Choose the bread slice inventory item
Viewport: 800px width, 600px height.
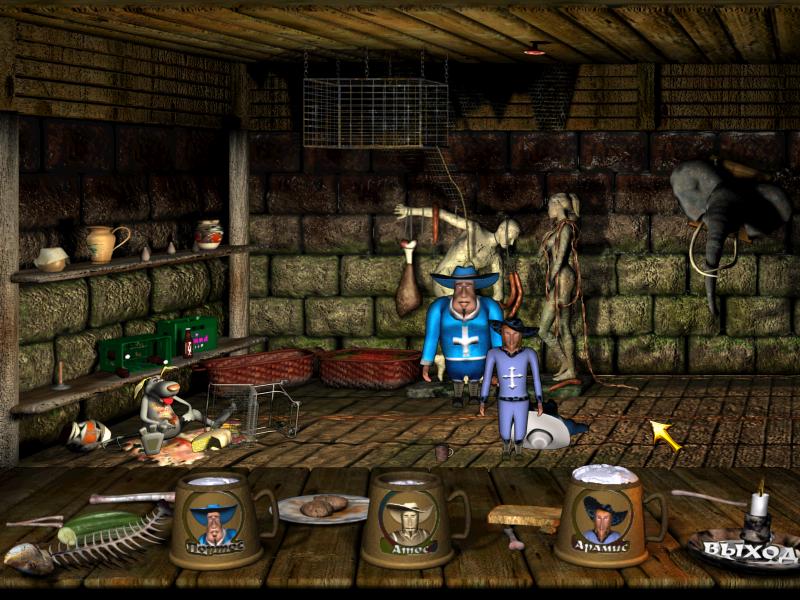coord(525,517)
